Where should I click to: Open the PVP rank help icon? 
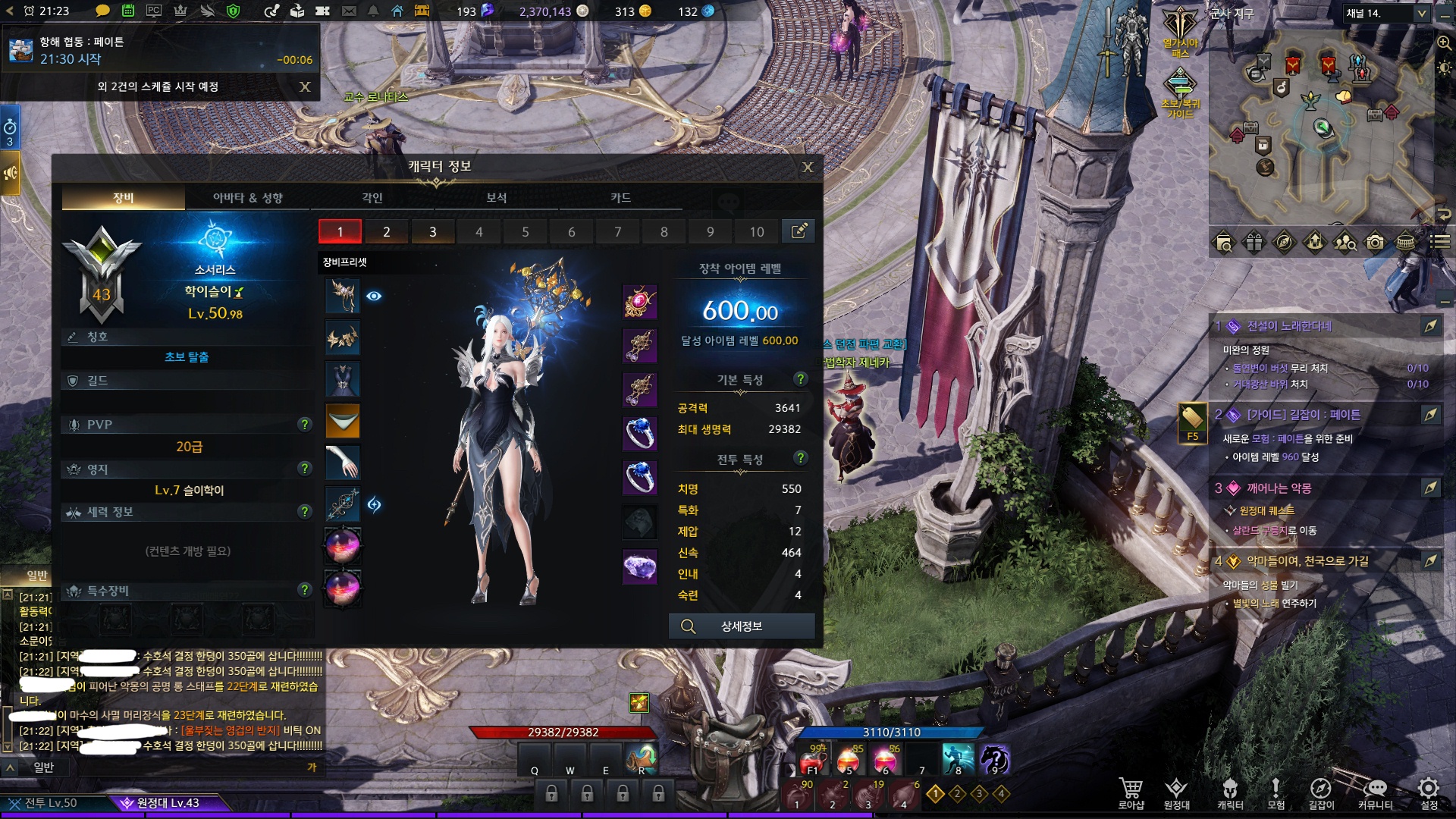(x=305, y=425)
